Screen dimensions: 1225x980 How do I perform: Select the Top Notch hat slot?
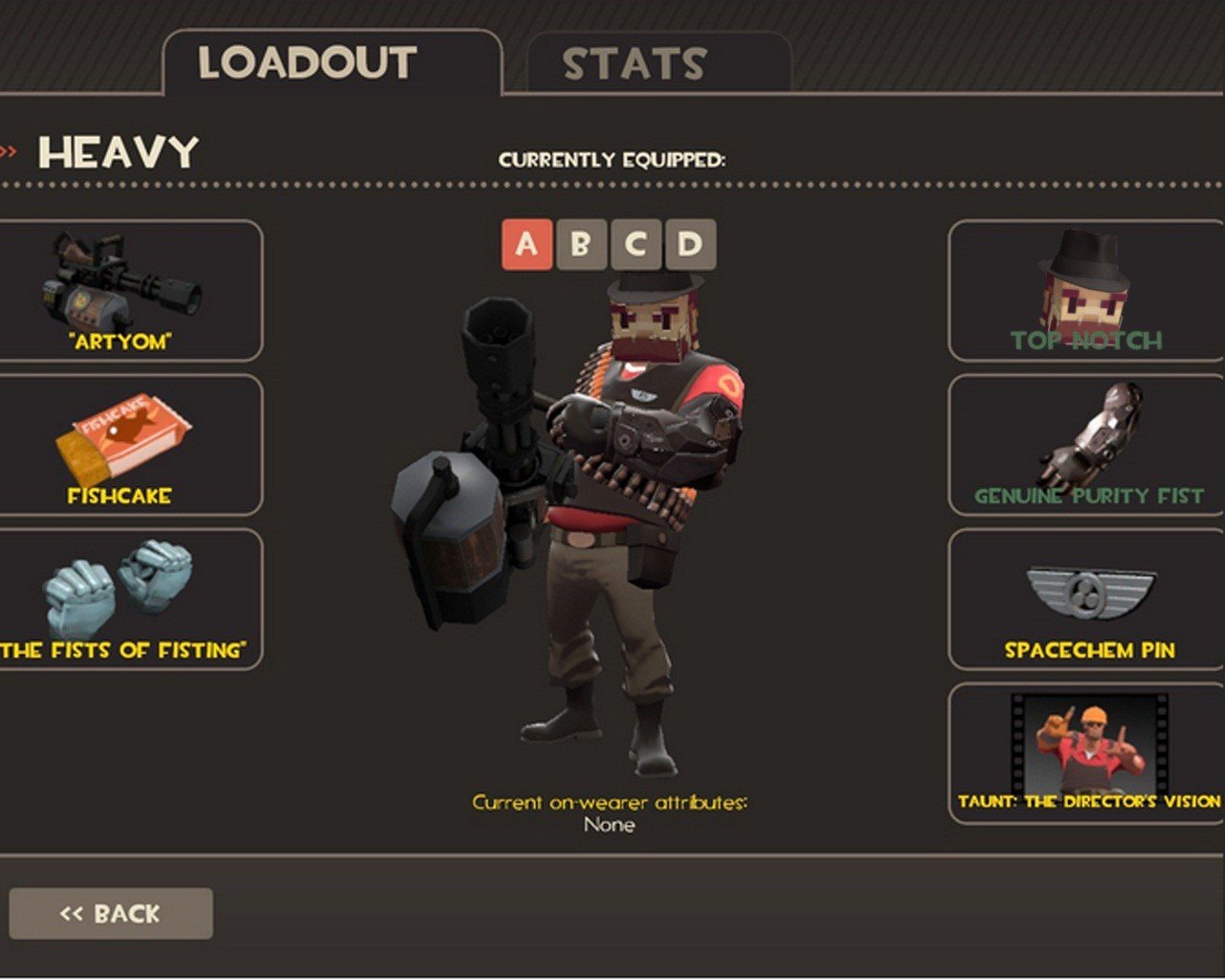pos(1086,291)
